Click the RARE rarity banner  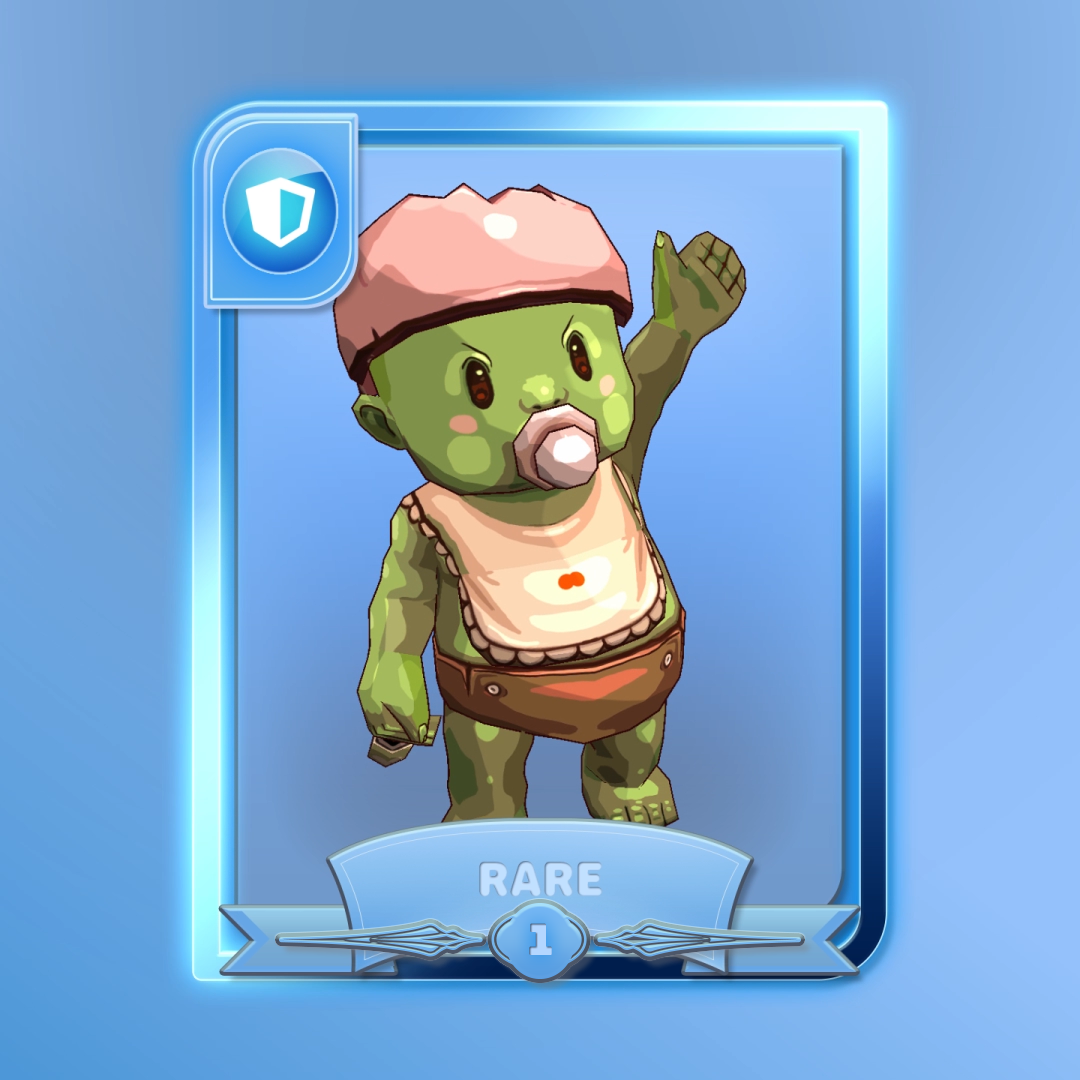540,879
